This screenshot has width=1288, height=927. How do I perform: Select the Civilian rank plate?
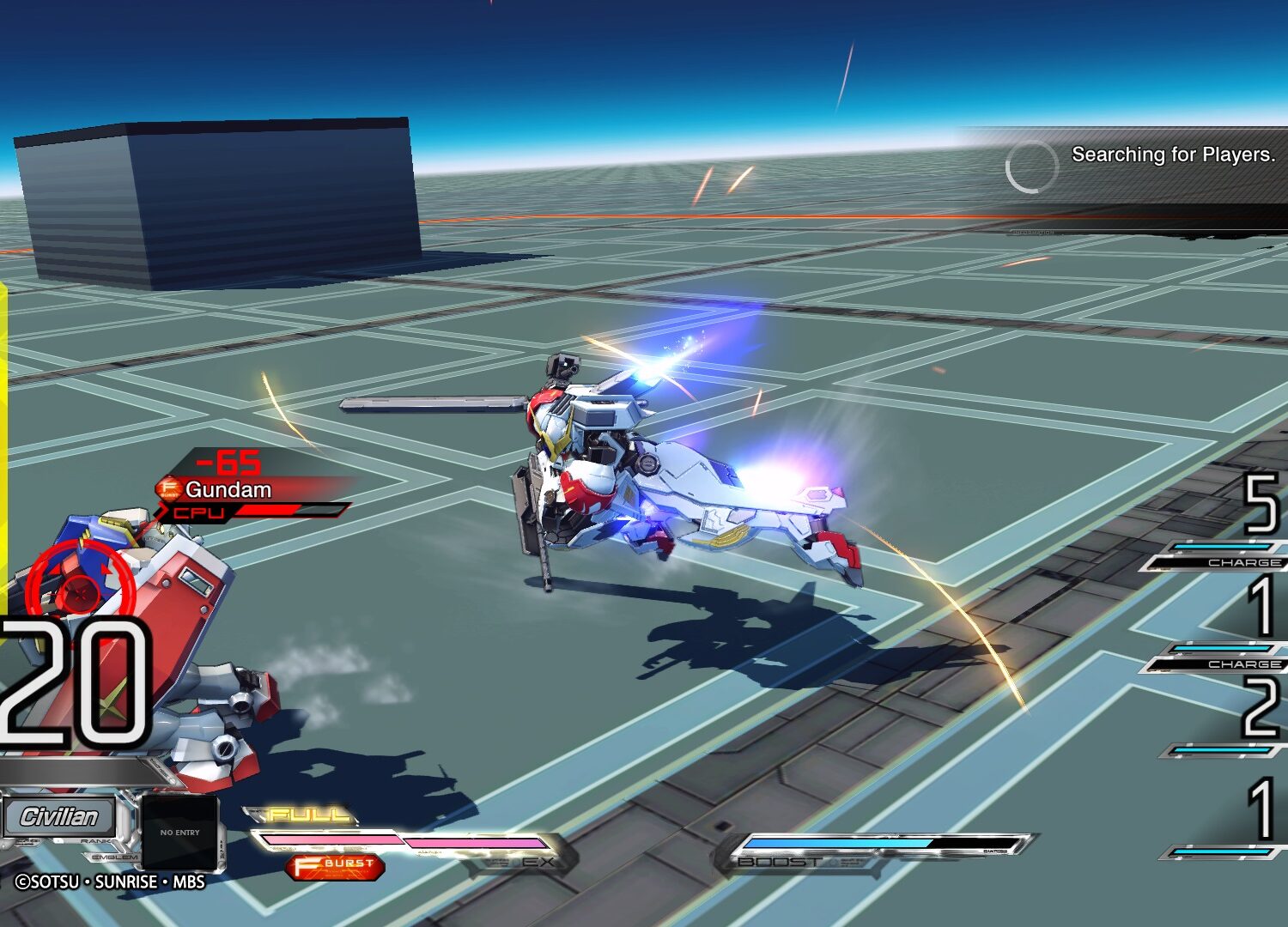tap(59, 816)
